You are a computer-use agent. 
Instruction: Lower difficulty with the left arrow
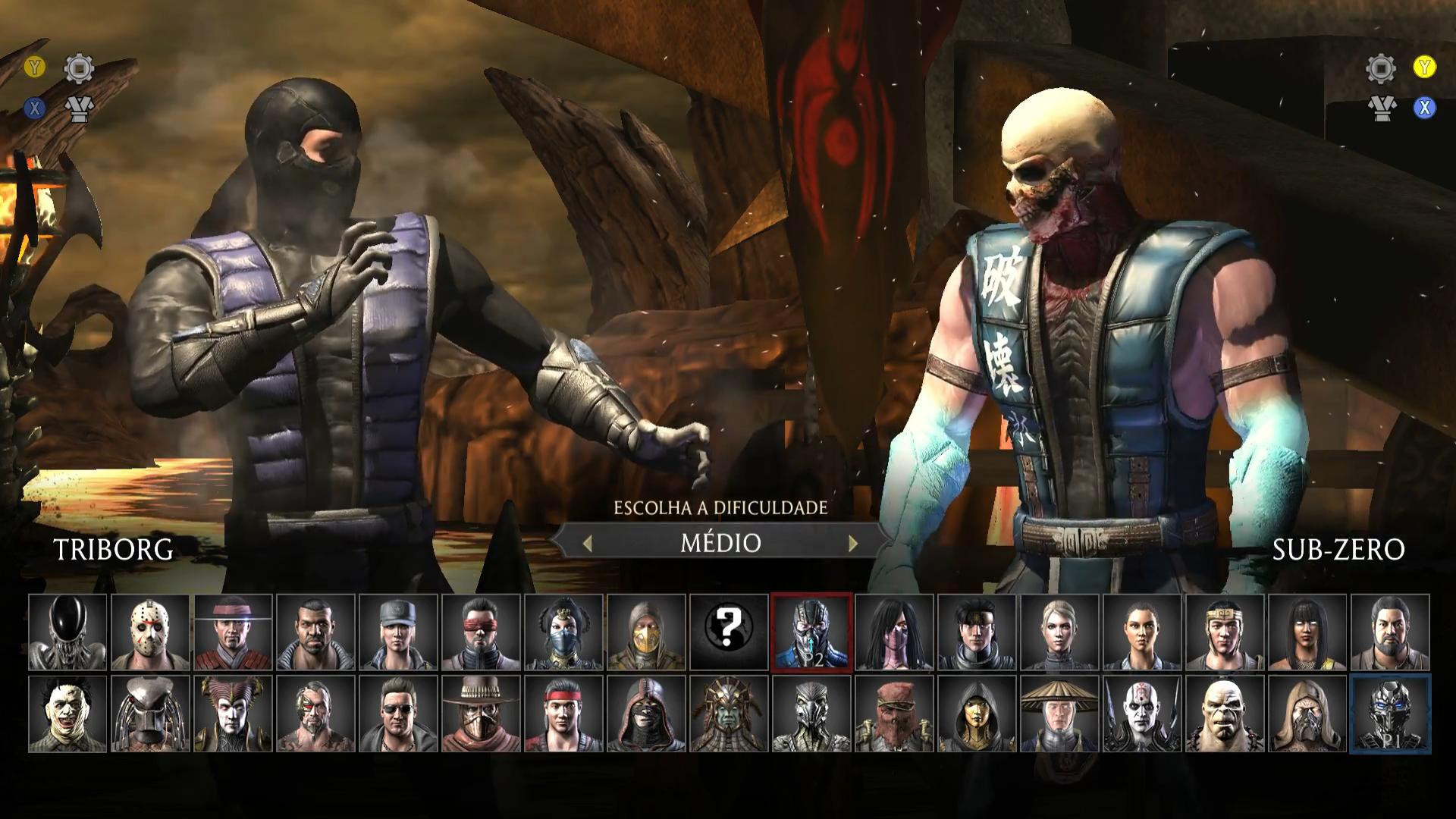[x=587, y=543]
